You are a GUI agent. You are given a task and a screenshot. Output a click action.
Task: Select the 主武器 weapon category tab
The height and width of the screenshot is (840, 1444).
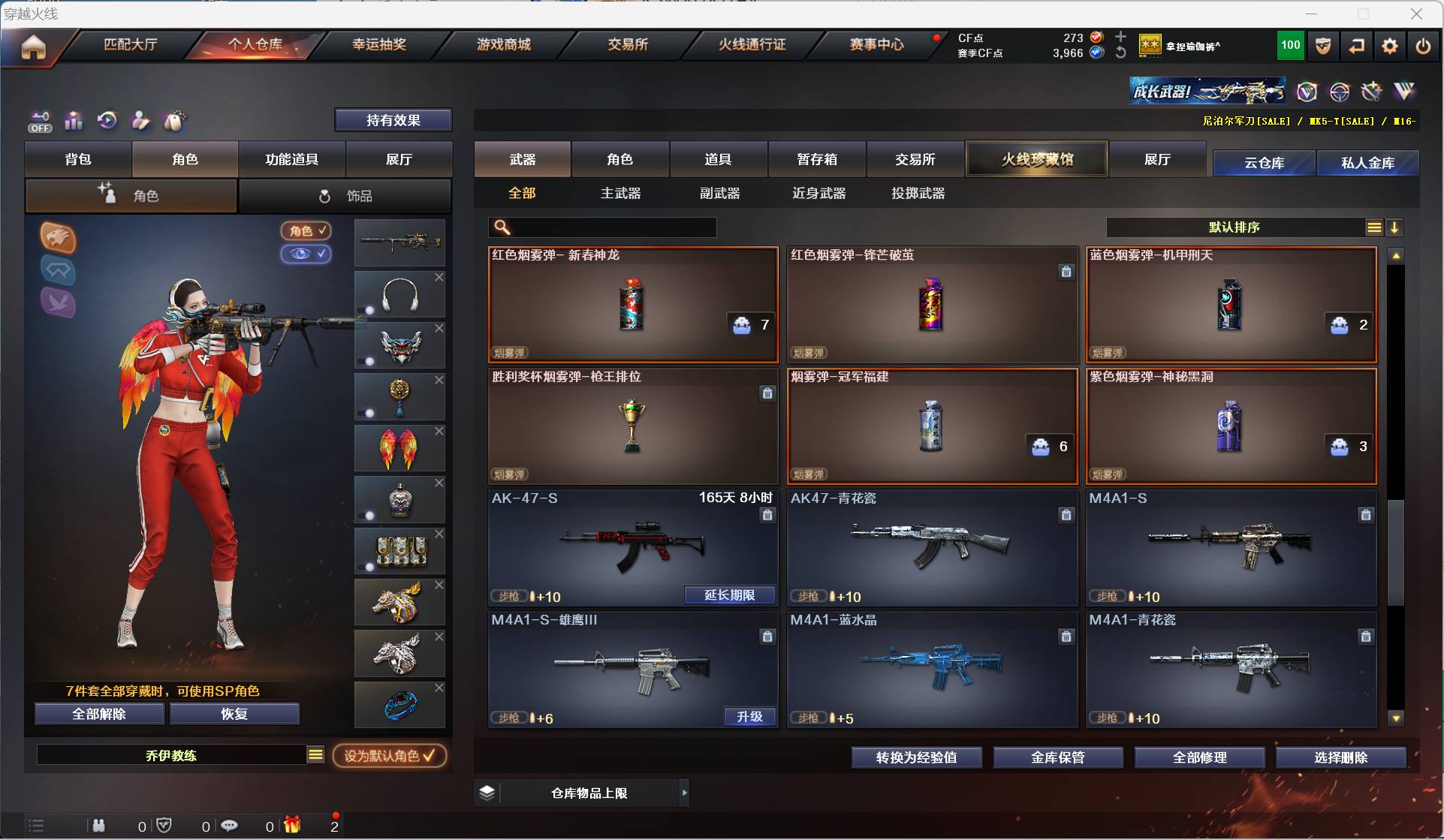[x=620, y=193]
